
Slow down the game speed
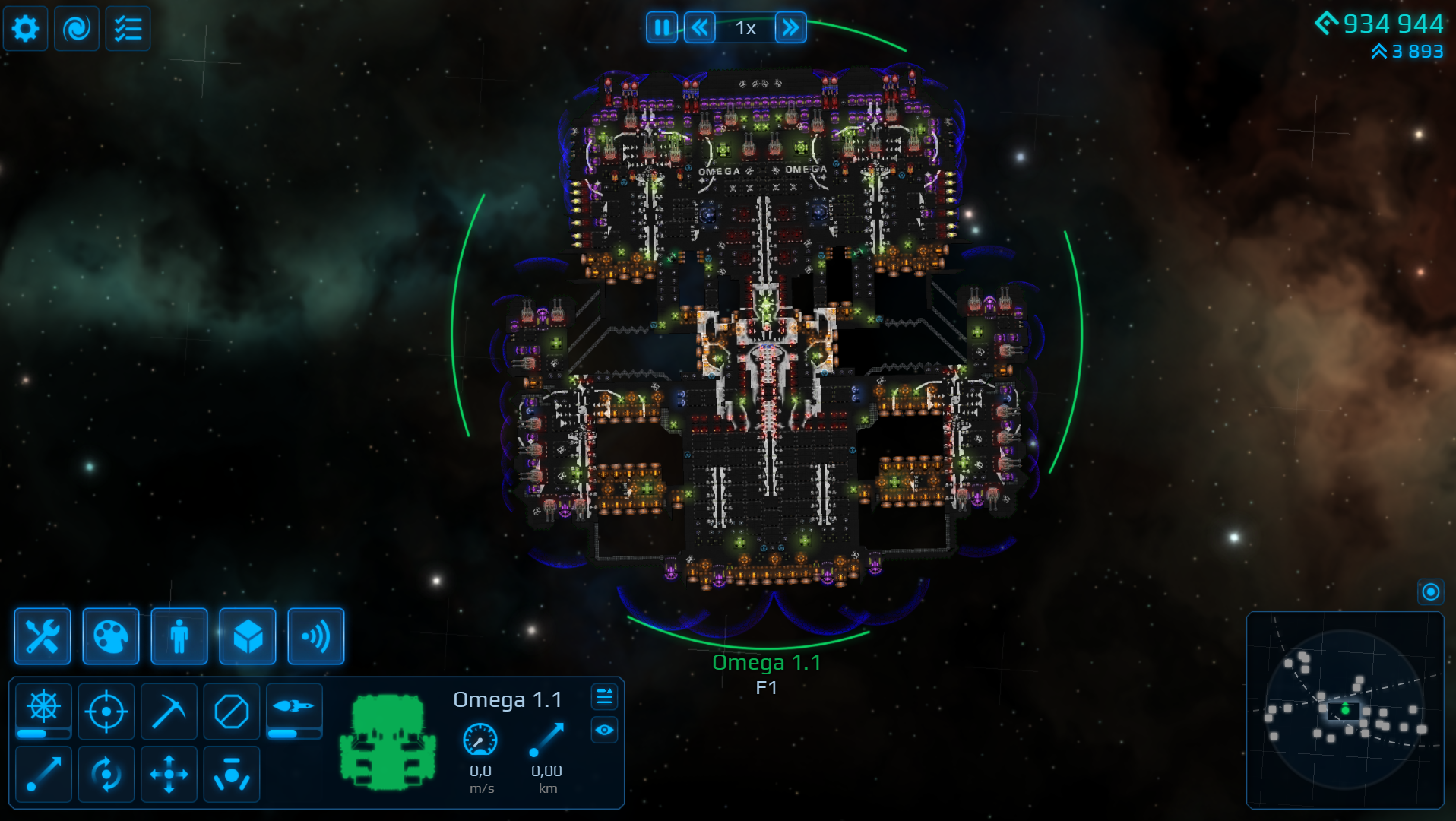point(699,28)
